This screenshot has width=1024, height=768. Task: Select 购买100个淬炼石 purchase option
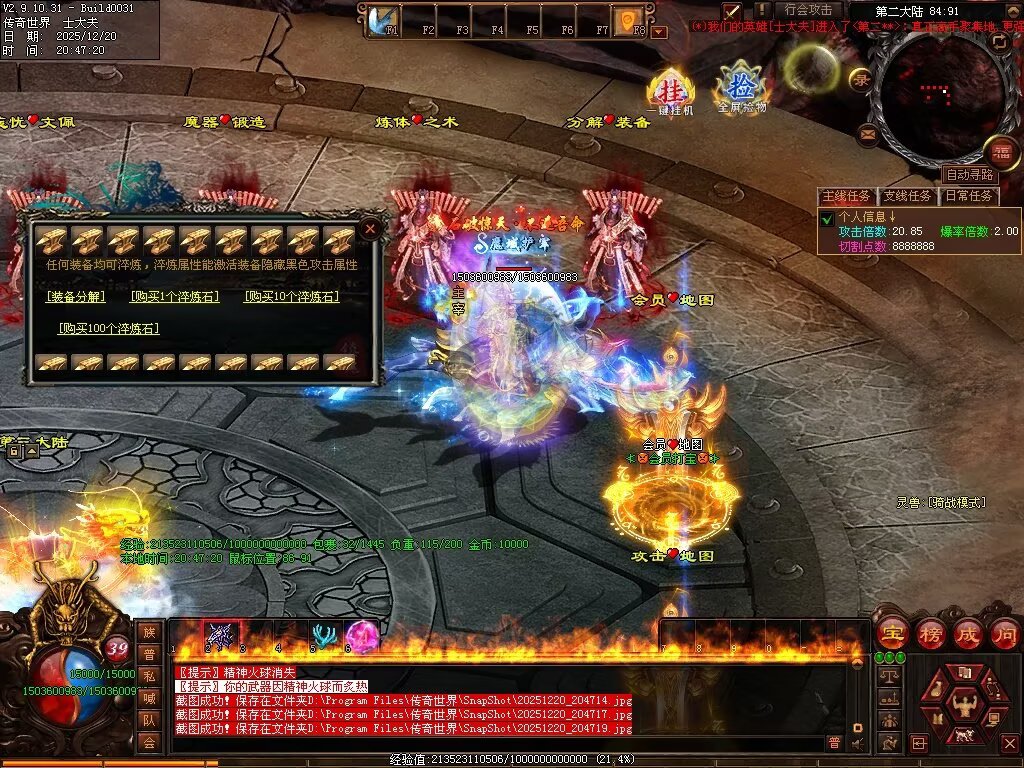pos(108,328)
